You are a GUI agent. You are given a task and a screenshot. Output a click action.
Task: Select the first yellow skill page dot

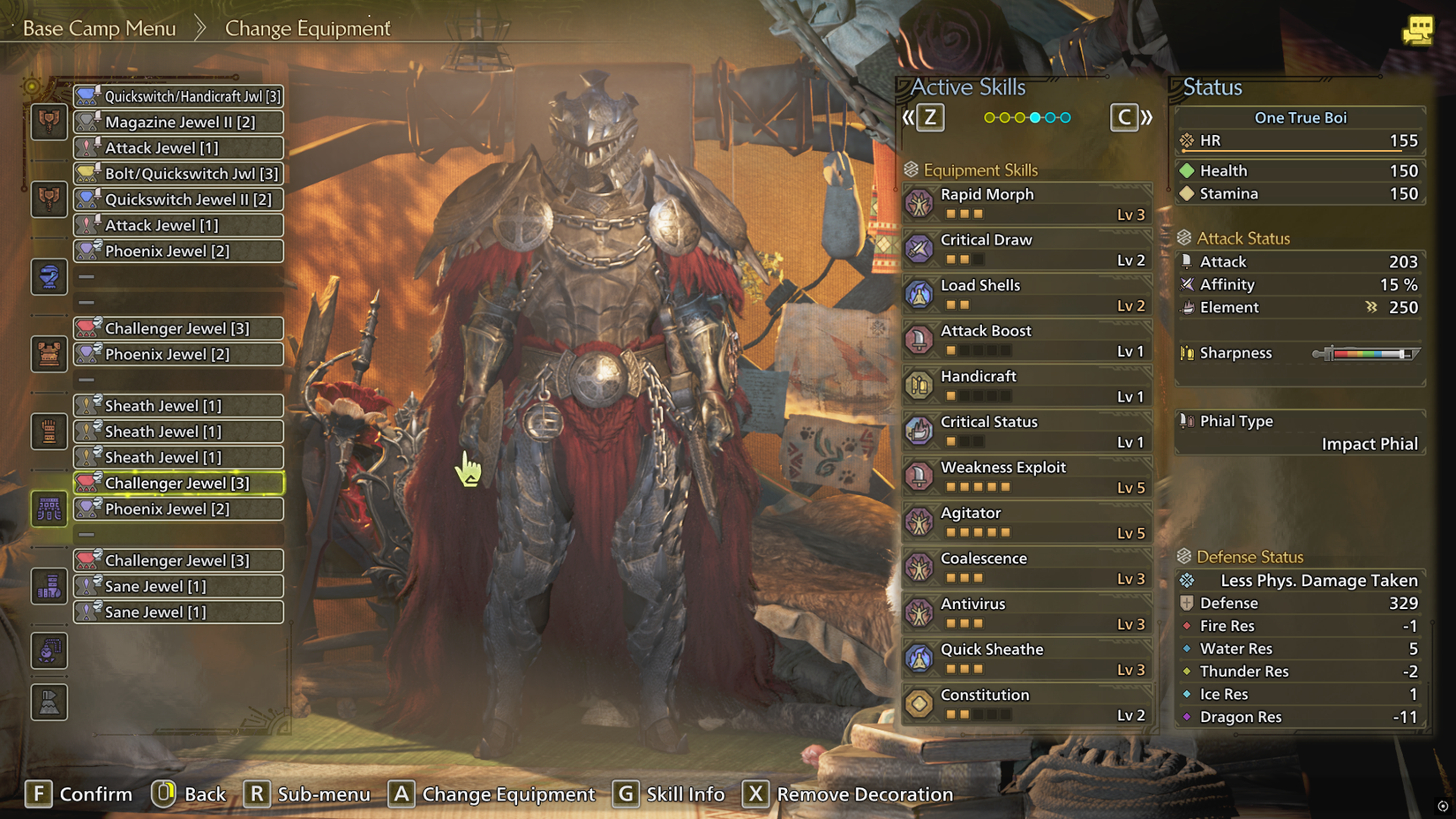pyautogui.click(x=990, y=116)
